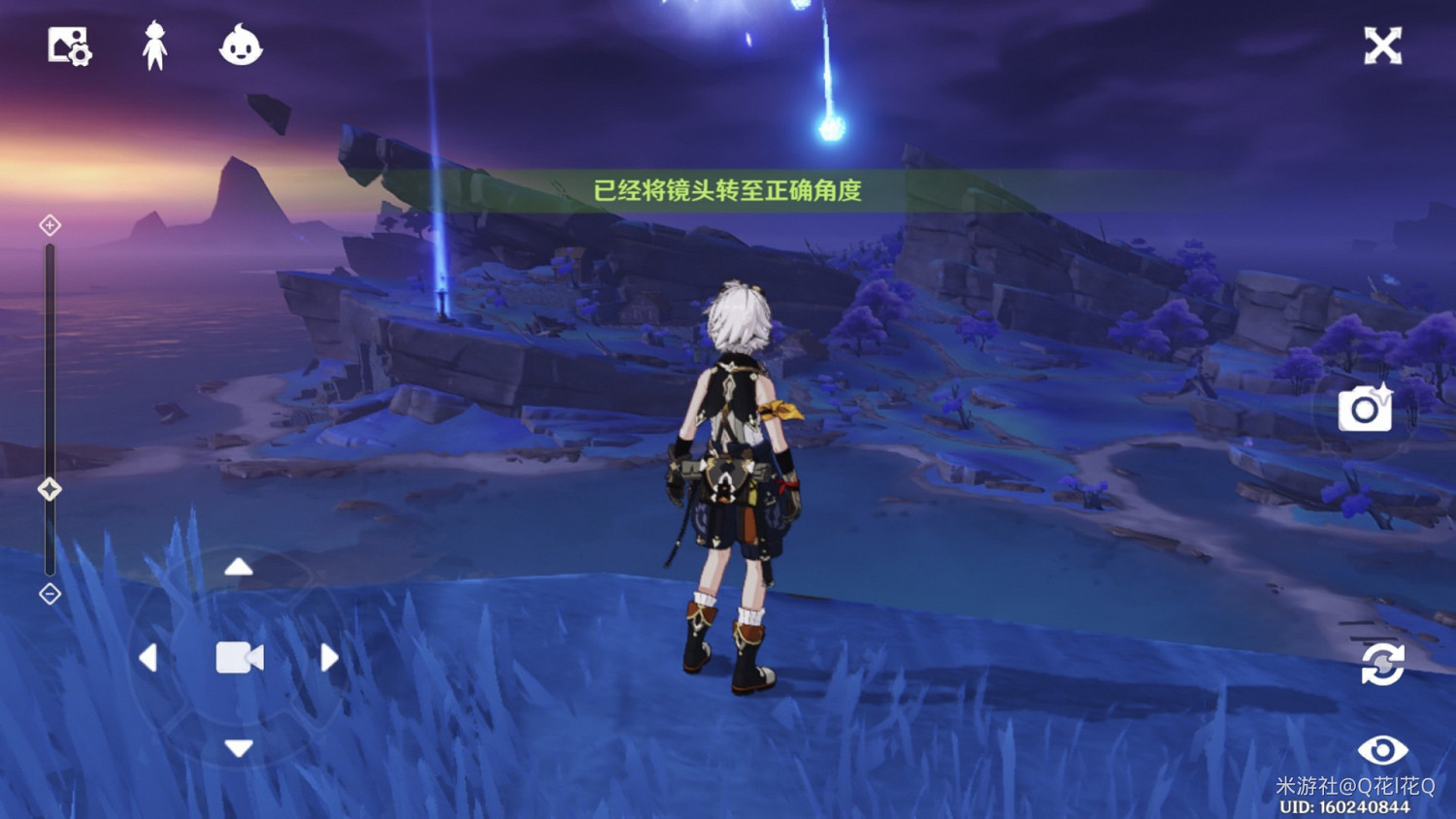Screen dimensions: 1456x819
Task: Click the minus marker below the zoom slider
Action: point(49,594)
